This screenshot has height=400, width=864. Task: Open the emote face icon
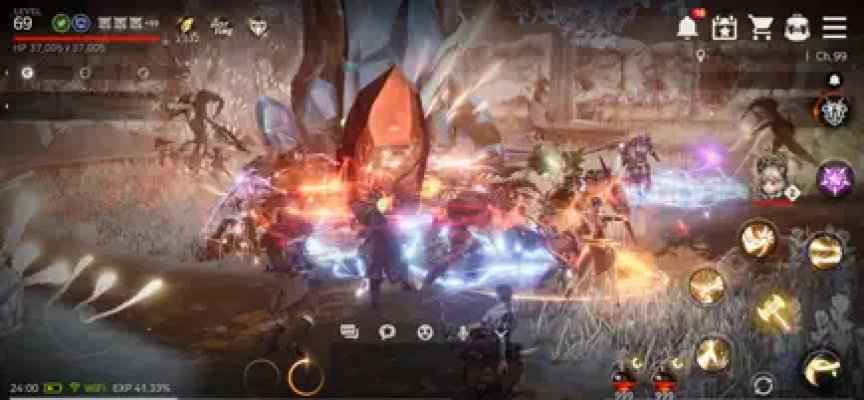point(425,332)
